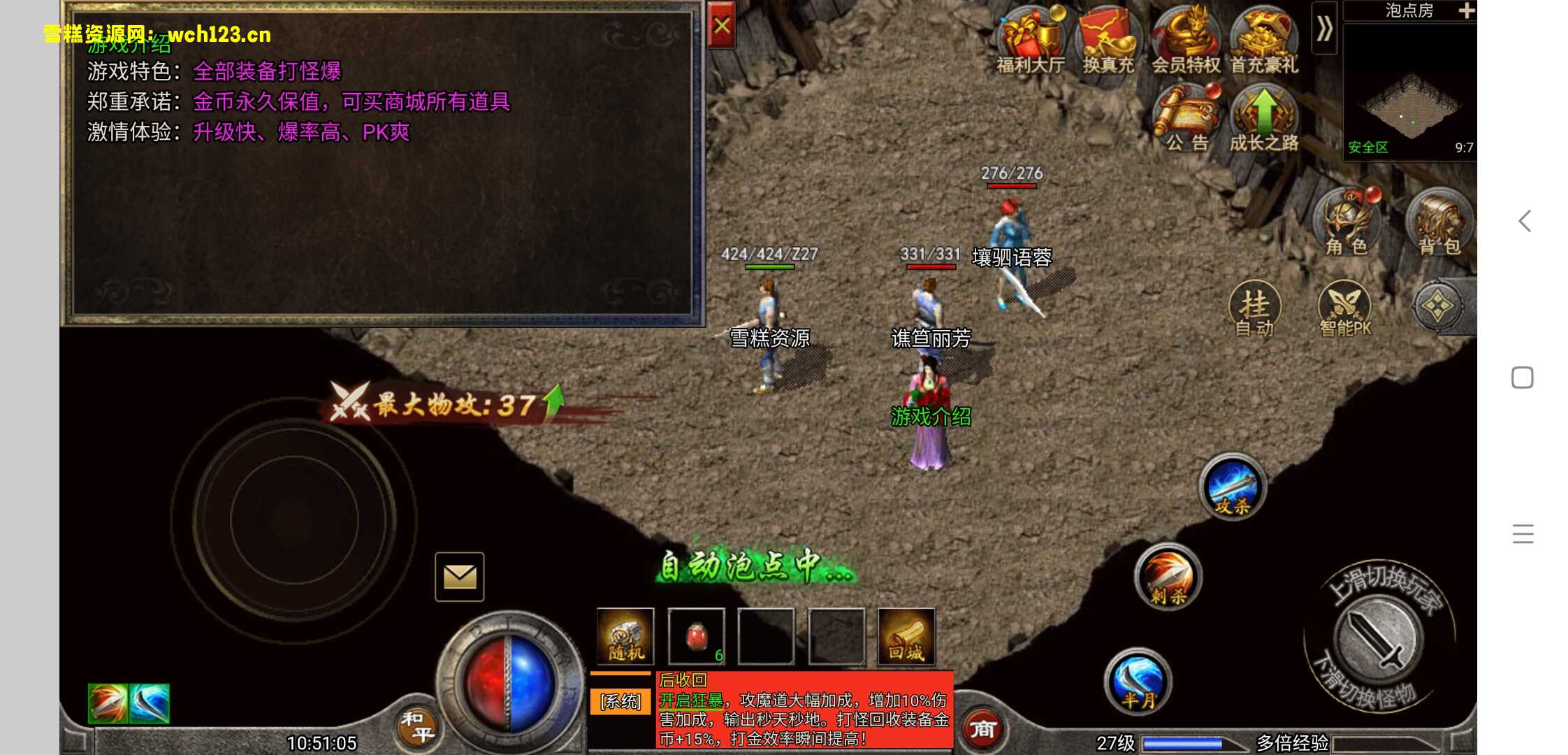This screenshot has height=755, width=1568.
Task: Open the 换真充 exchange icon
Action: pos(1108,39)
